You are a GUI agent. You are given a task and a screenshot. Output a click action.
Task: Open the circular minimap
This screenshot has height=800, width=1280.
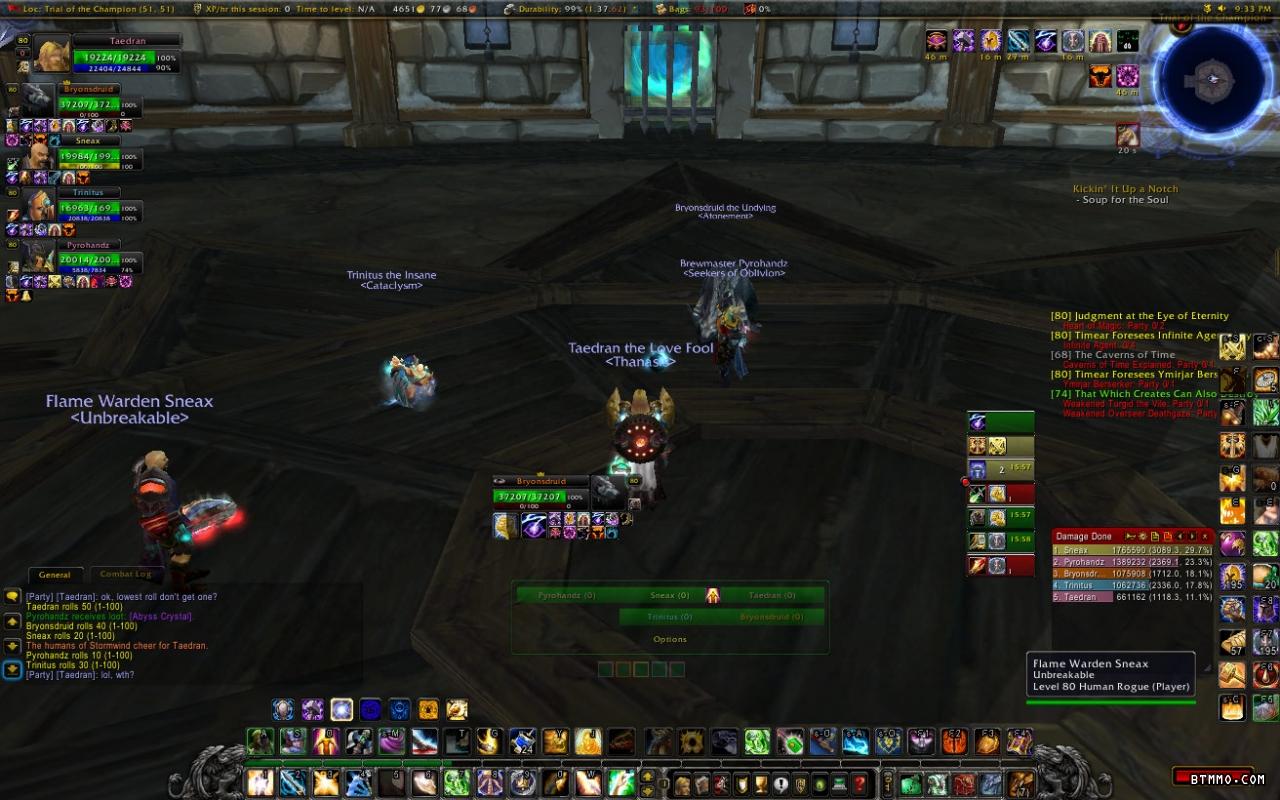1213,80
